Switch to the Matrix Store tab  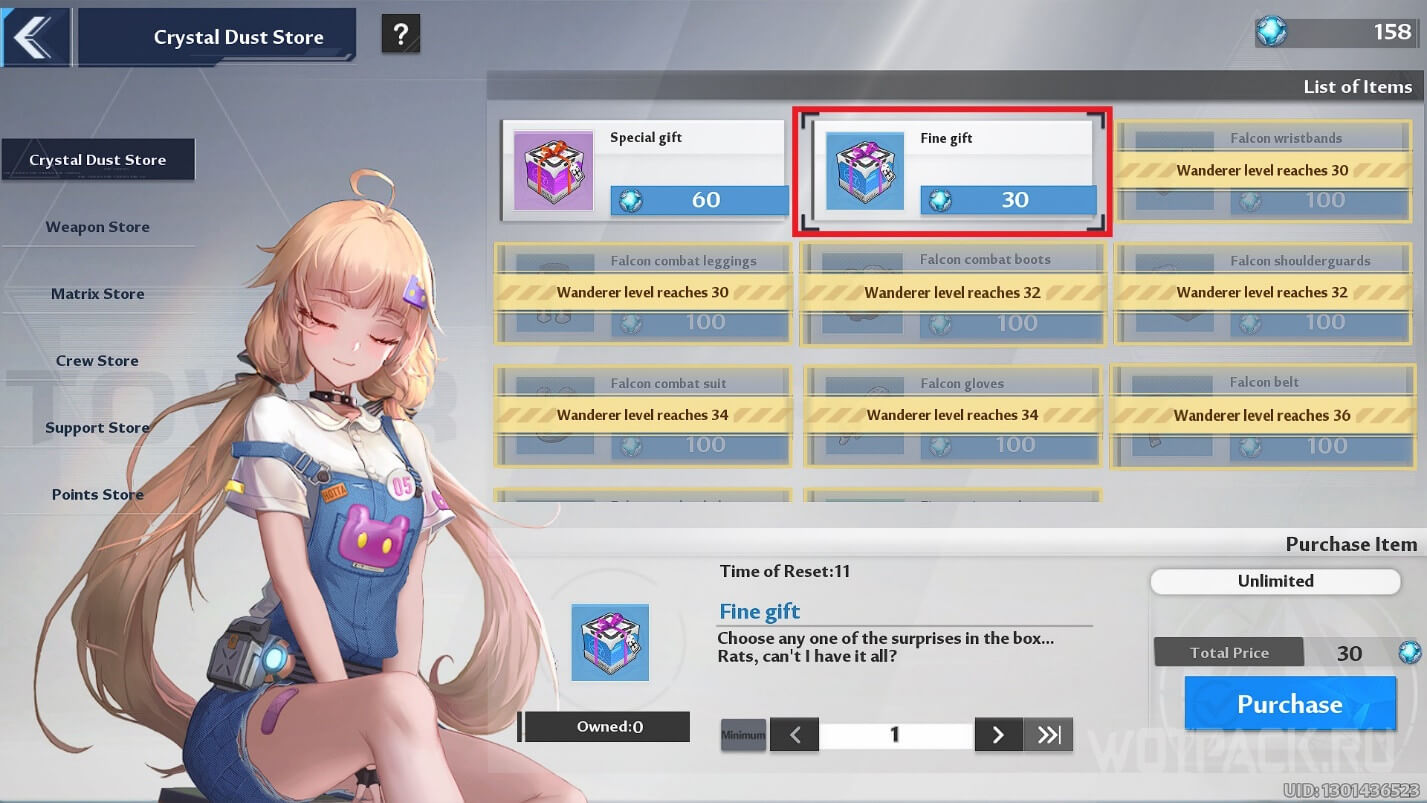pyautogui.click(x=98, y=294)
